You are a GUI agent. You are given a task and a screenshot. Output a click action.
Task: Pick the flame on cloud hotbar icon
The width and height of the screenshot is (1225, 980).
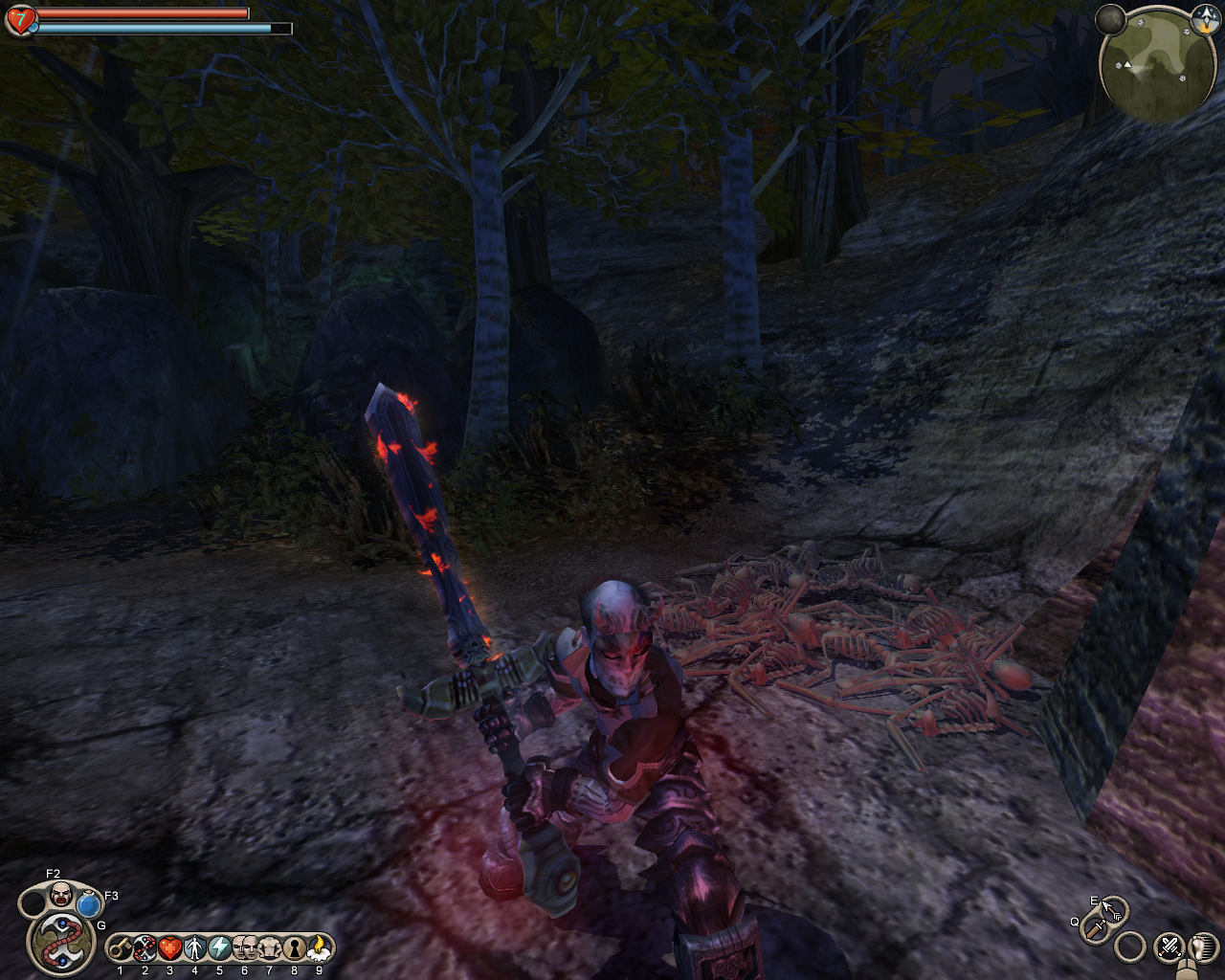click(x=319, y=948)
